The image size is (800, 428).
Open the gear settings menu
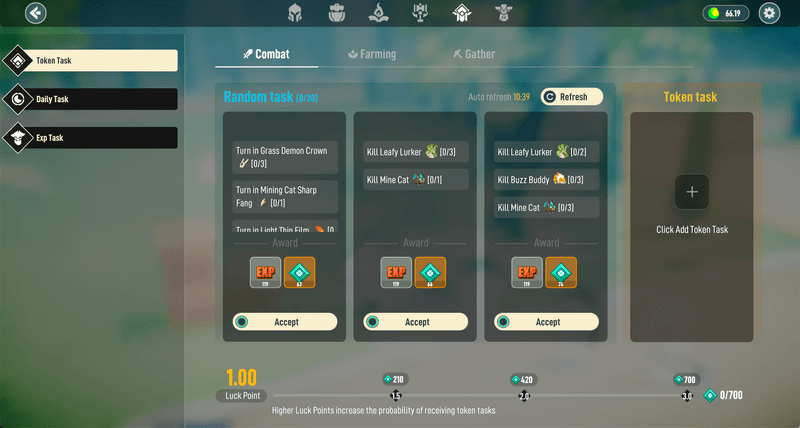pos(769,13)
